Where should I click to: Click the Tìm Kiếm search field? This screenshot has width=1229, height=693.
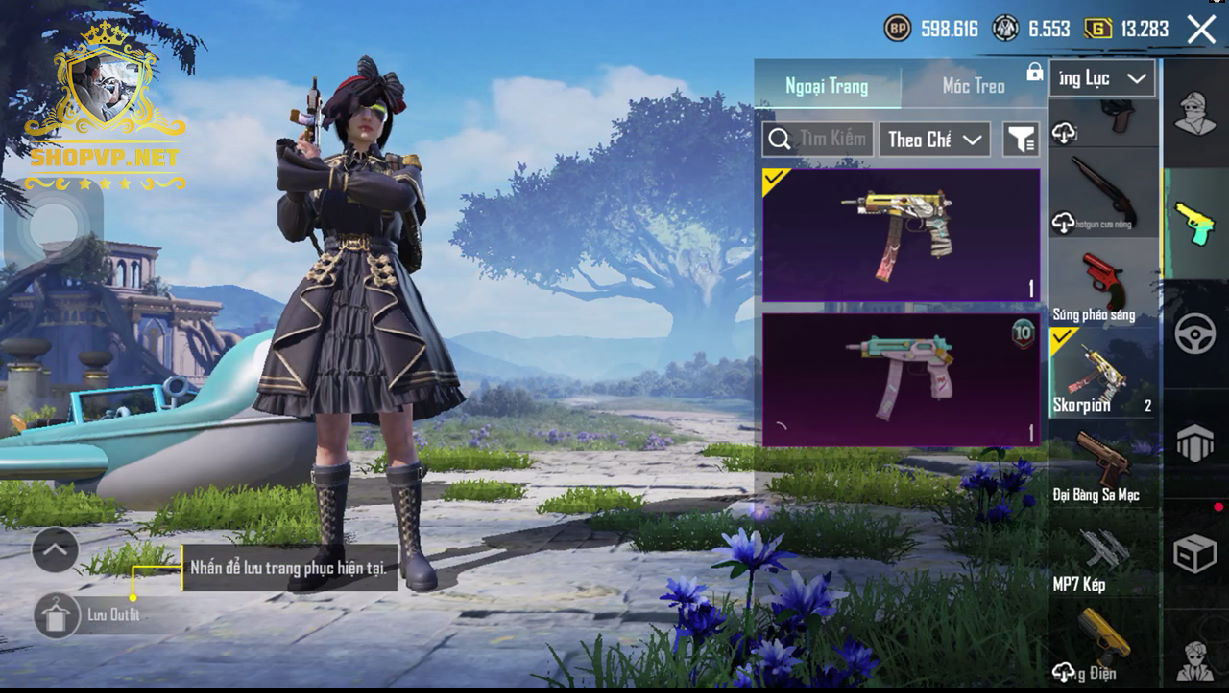tap(819, 139)
